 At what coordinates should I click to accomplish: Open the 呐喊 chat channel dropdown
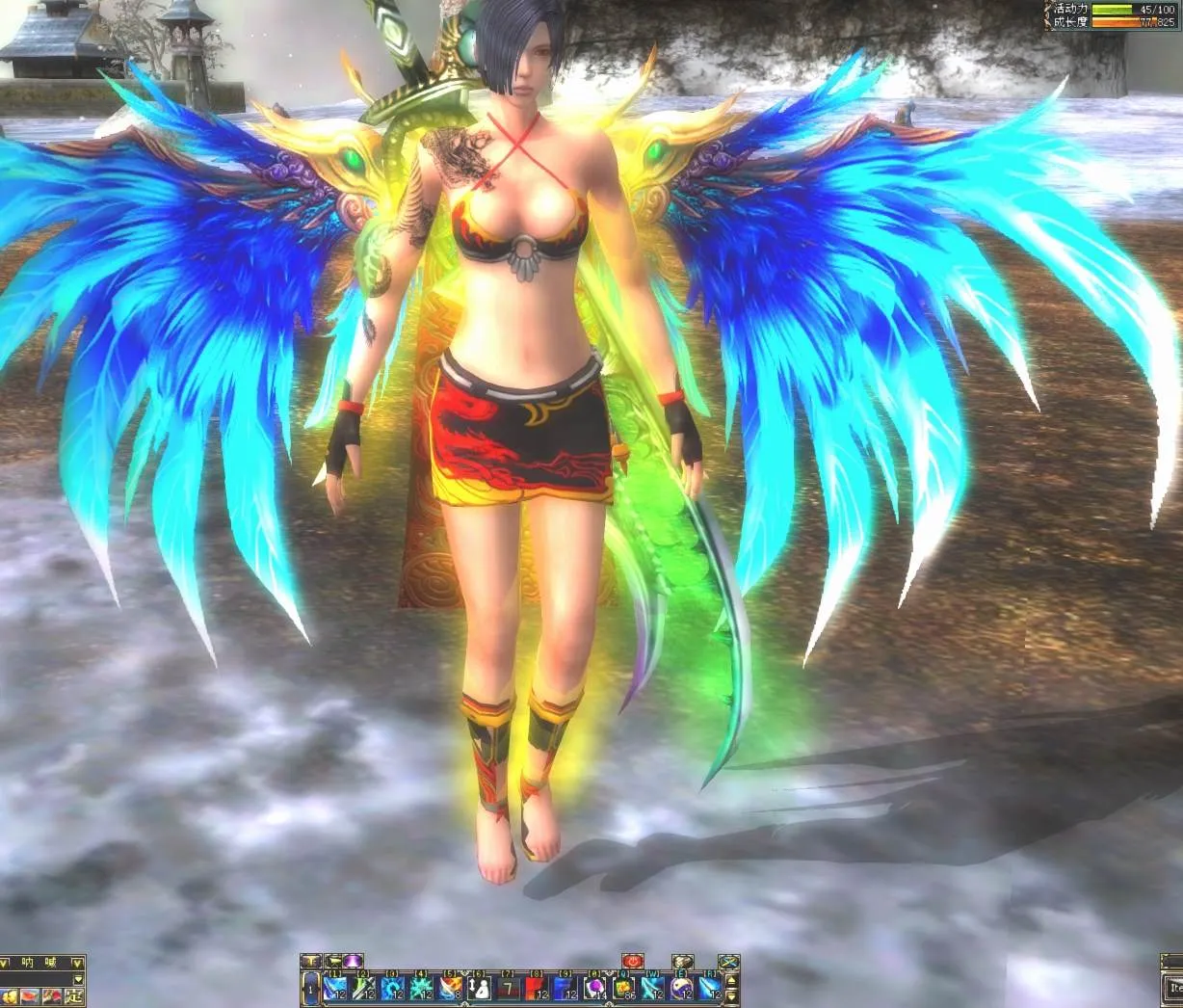pos(79,963)
